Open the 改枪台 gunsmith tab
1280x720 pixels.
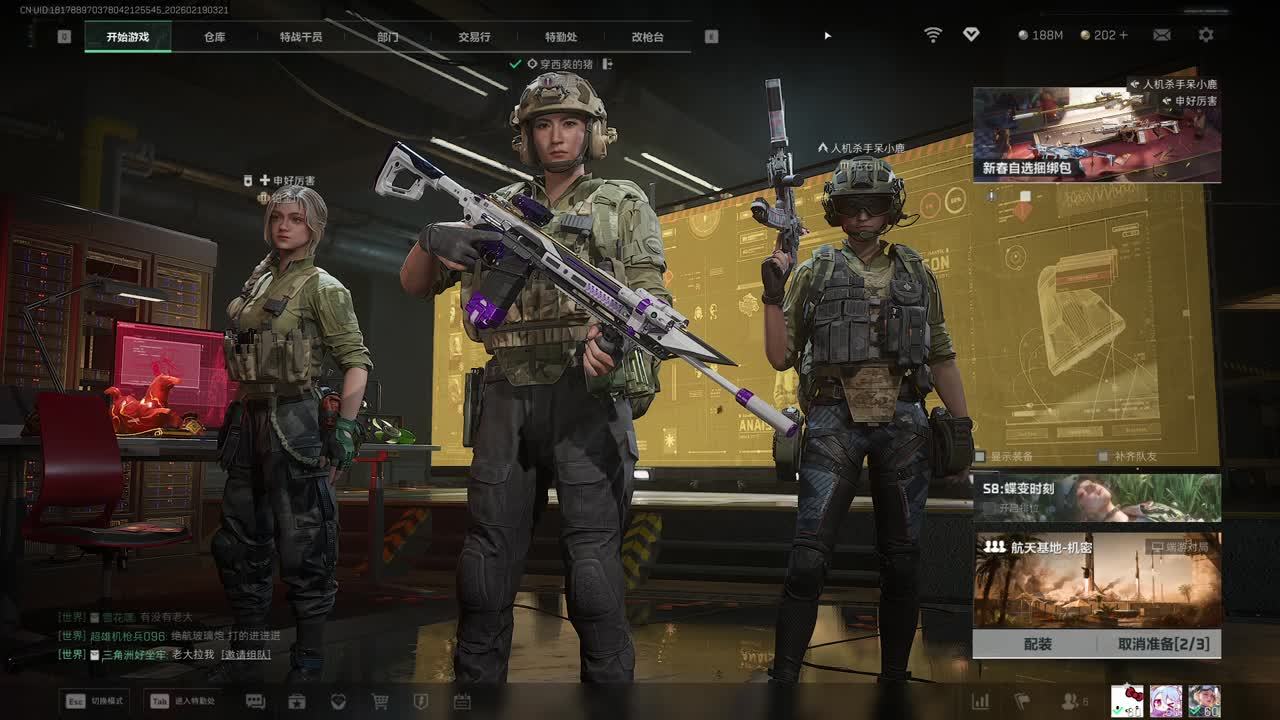click(647, 37)
